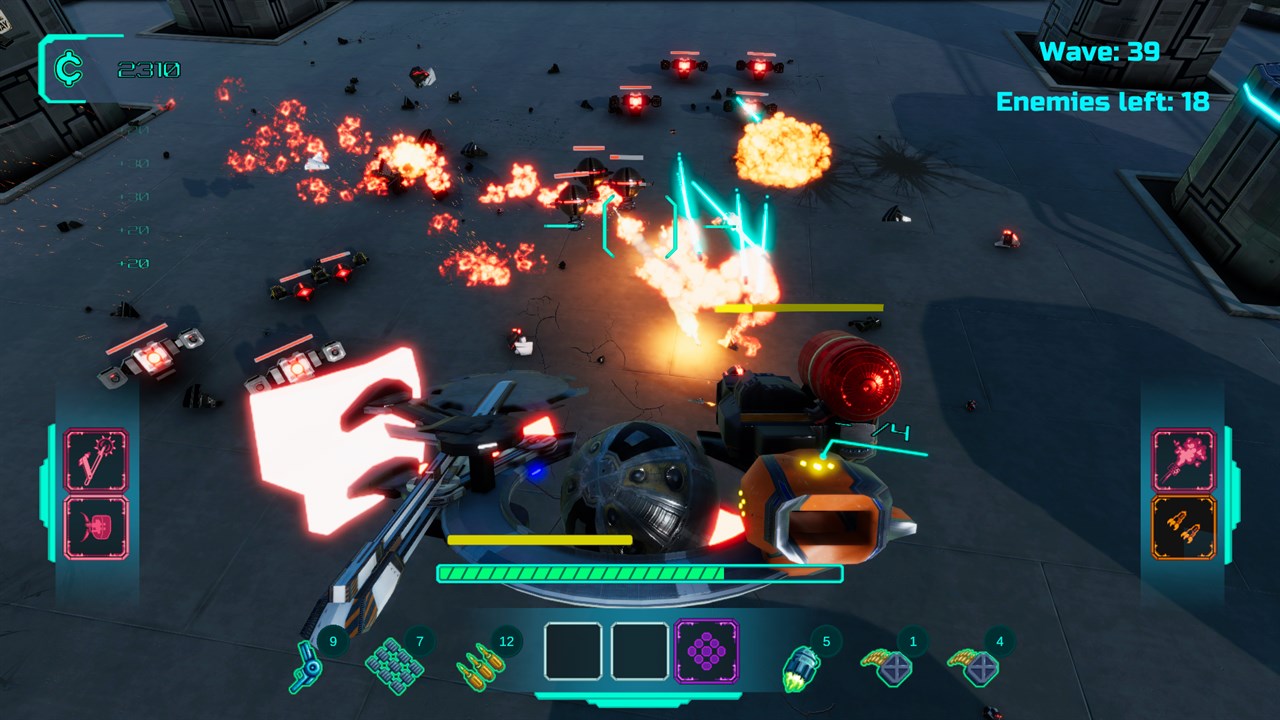
Task: Choose the robotic arm item with count 9
Action: coord(305,664)
